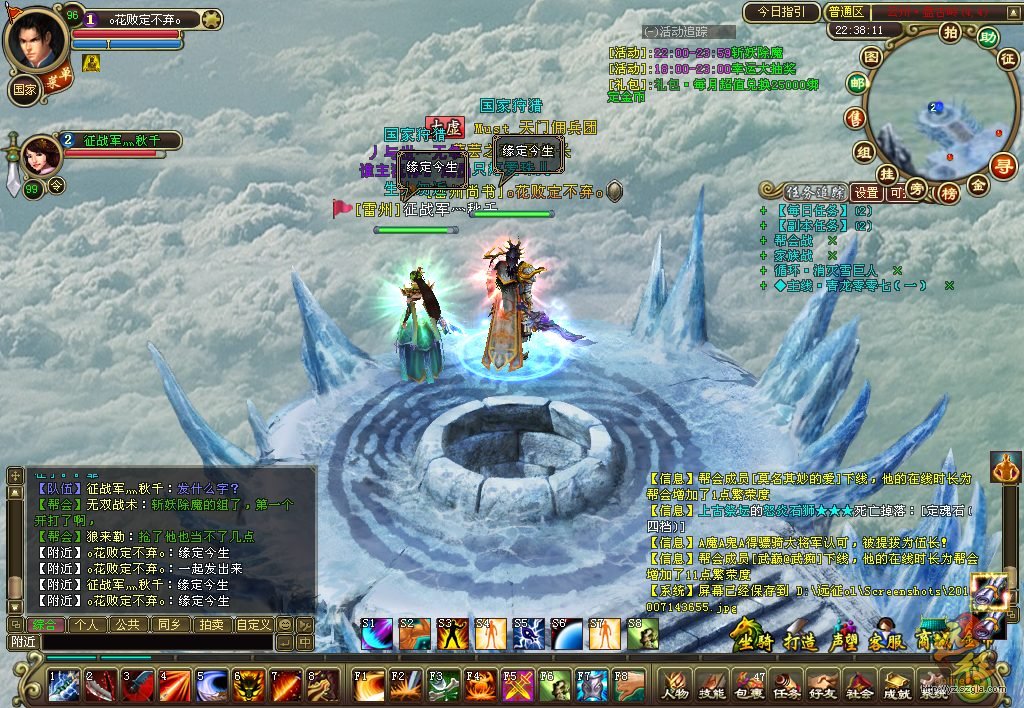The height and width of the screenshot is (708, 1024).
Task: Open the 包裹 inventory bag
Action: (x=748, y=686)
